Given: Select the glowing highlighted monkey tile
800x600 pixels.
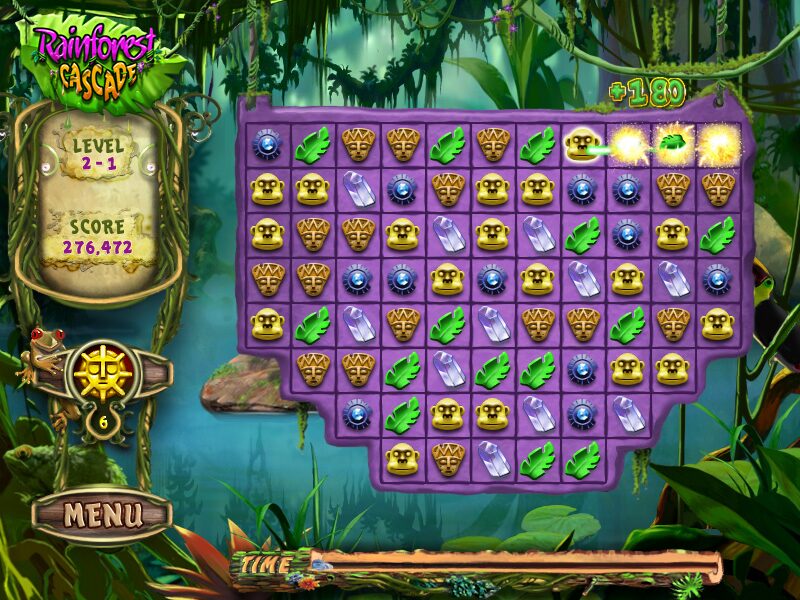Looking at the screenshot, I should click(581, 146).
